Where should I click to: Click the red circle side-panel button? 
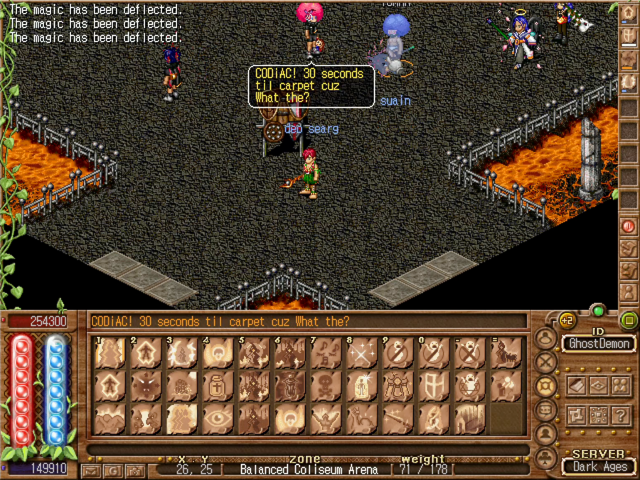click(629, 226)
